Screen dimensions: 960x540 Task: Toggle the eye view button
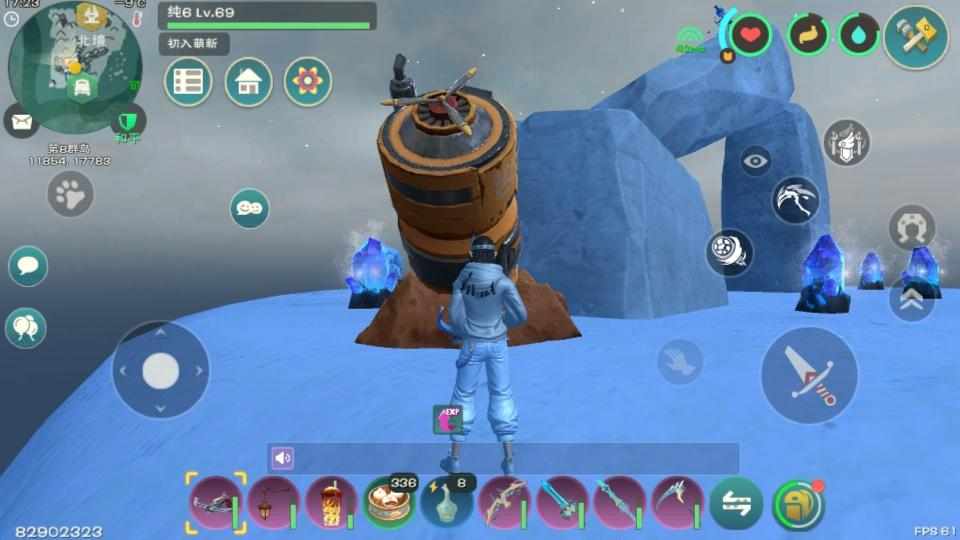756,160
